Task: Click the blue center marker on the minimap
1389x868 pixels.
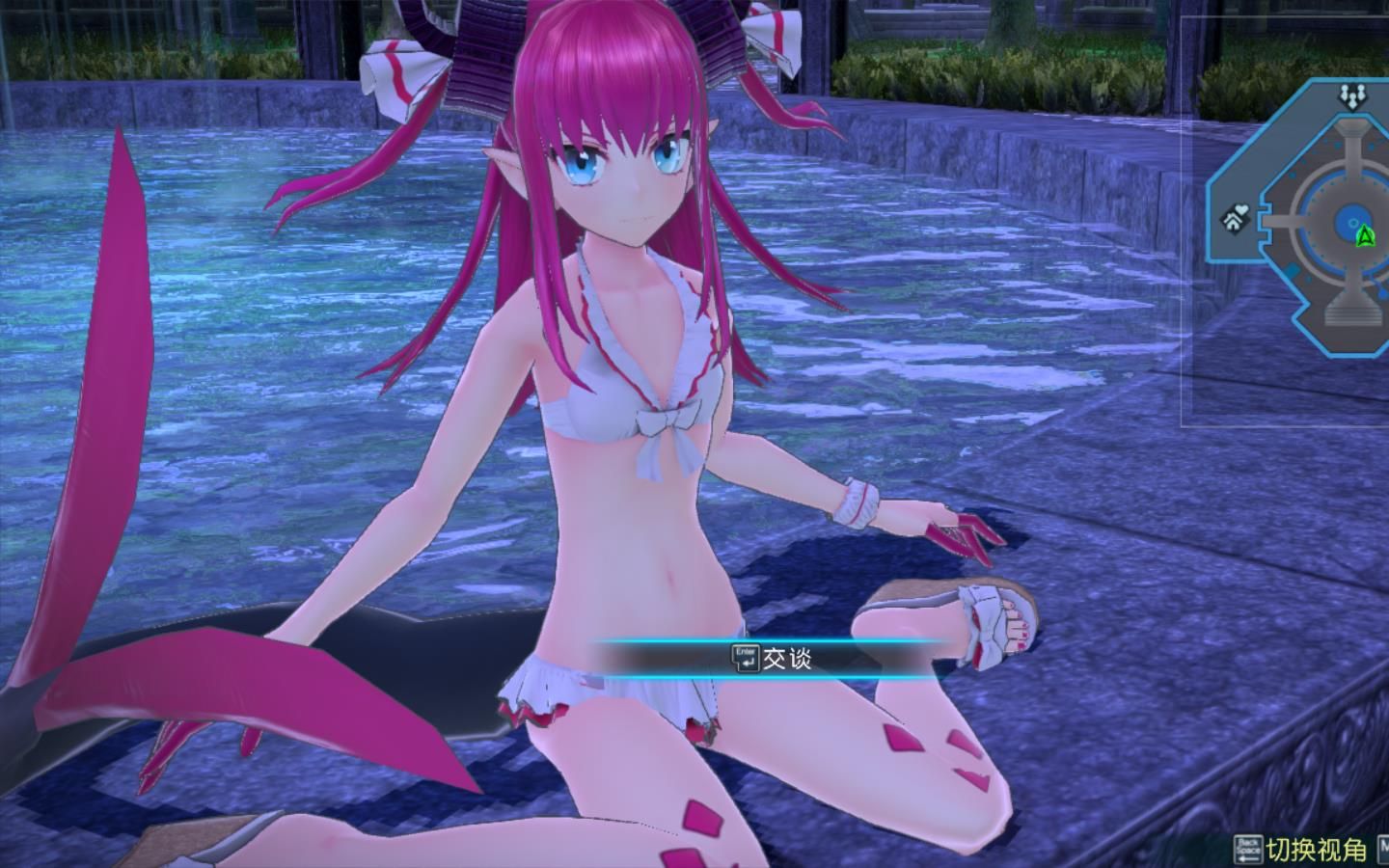Action: tap(1351, 222)
